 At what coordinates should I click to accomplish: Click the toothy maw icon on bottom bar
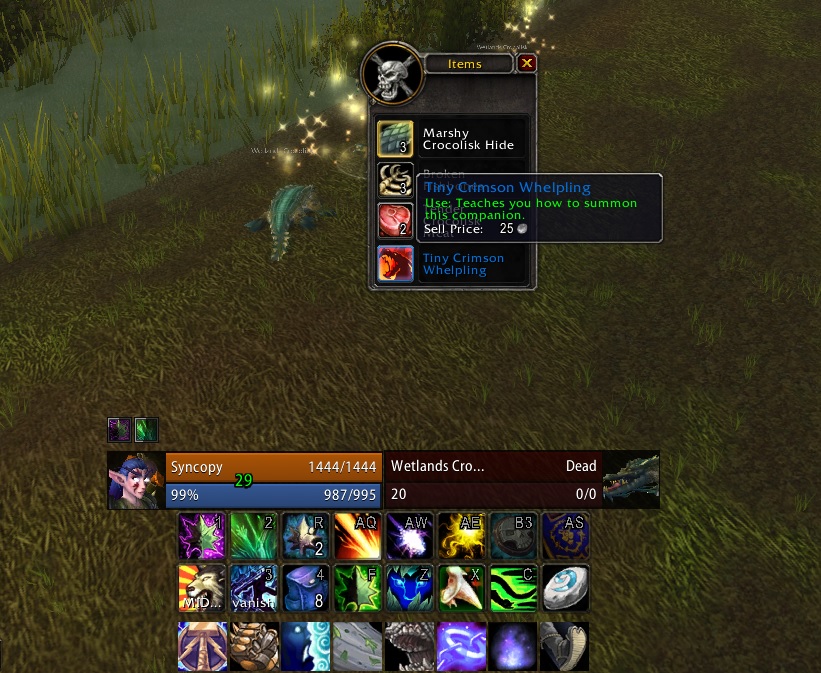click(409, 645)
